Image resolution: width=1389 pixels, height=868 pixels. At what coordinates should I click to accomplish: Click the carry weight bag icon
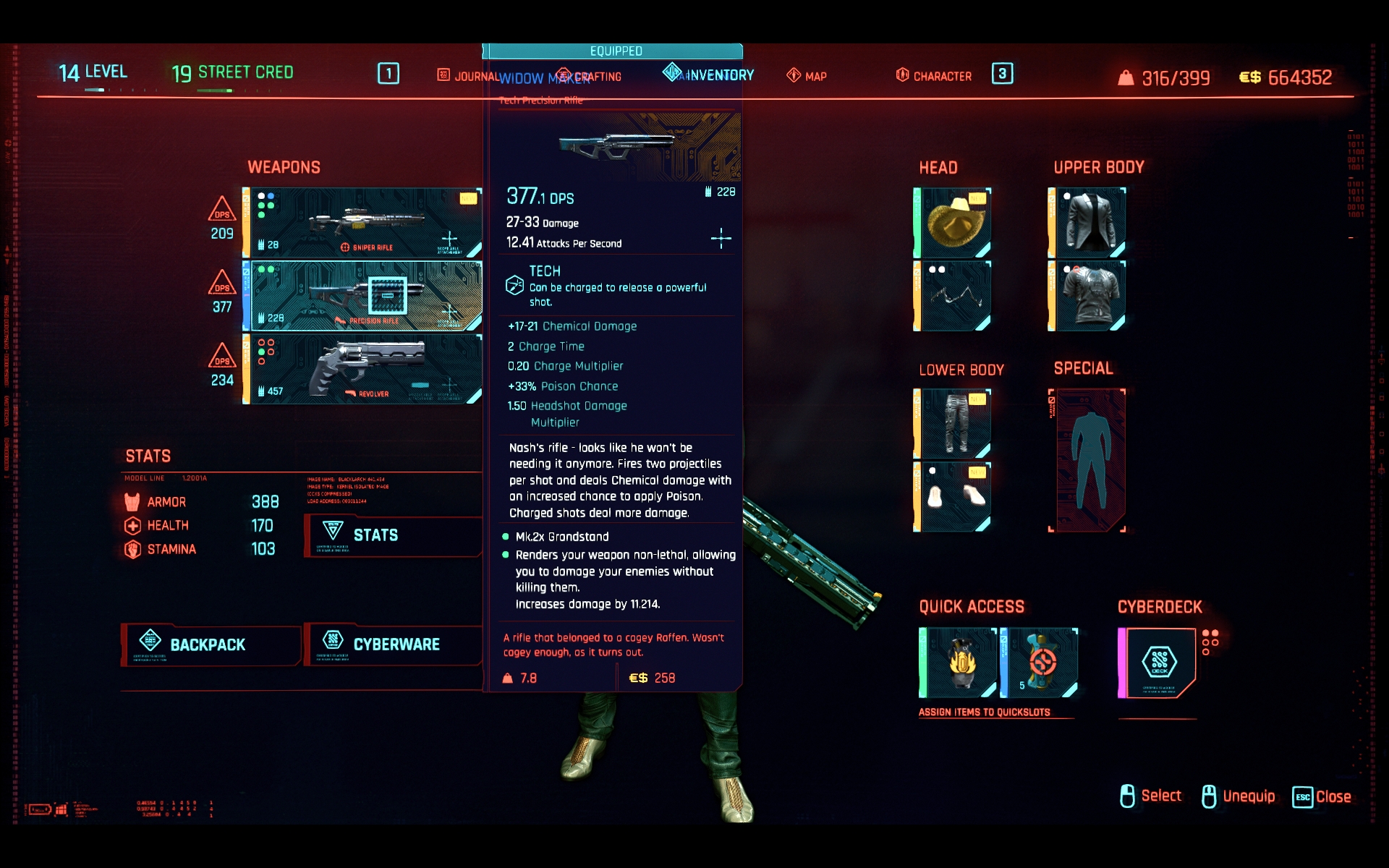[1126, 77]
